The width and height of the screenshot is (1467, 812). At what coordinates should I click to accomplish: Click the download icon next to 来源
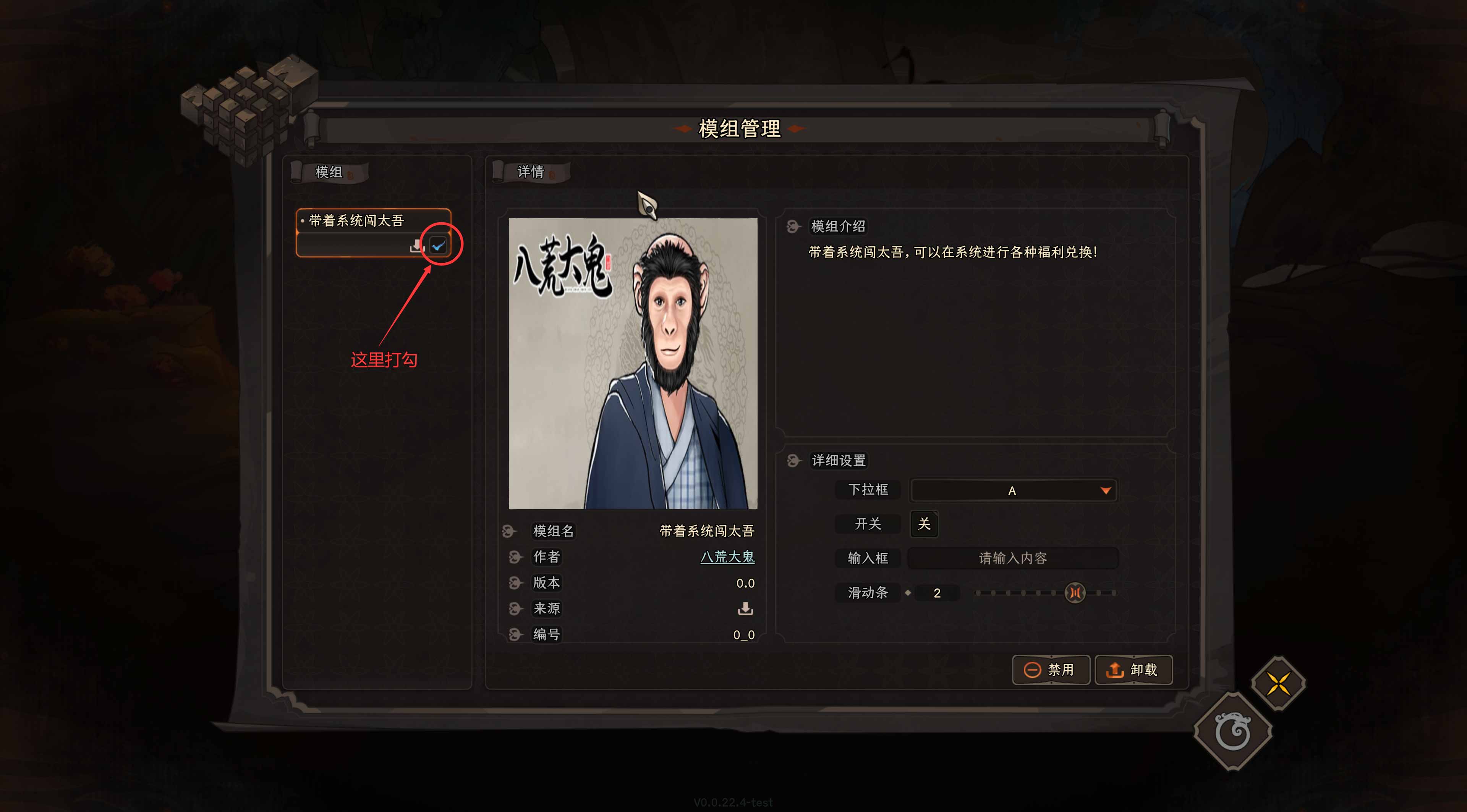point(746,609)
